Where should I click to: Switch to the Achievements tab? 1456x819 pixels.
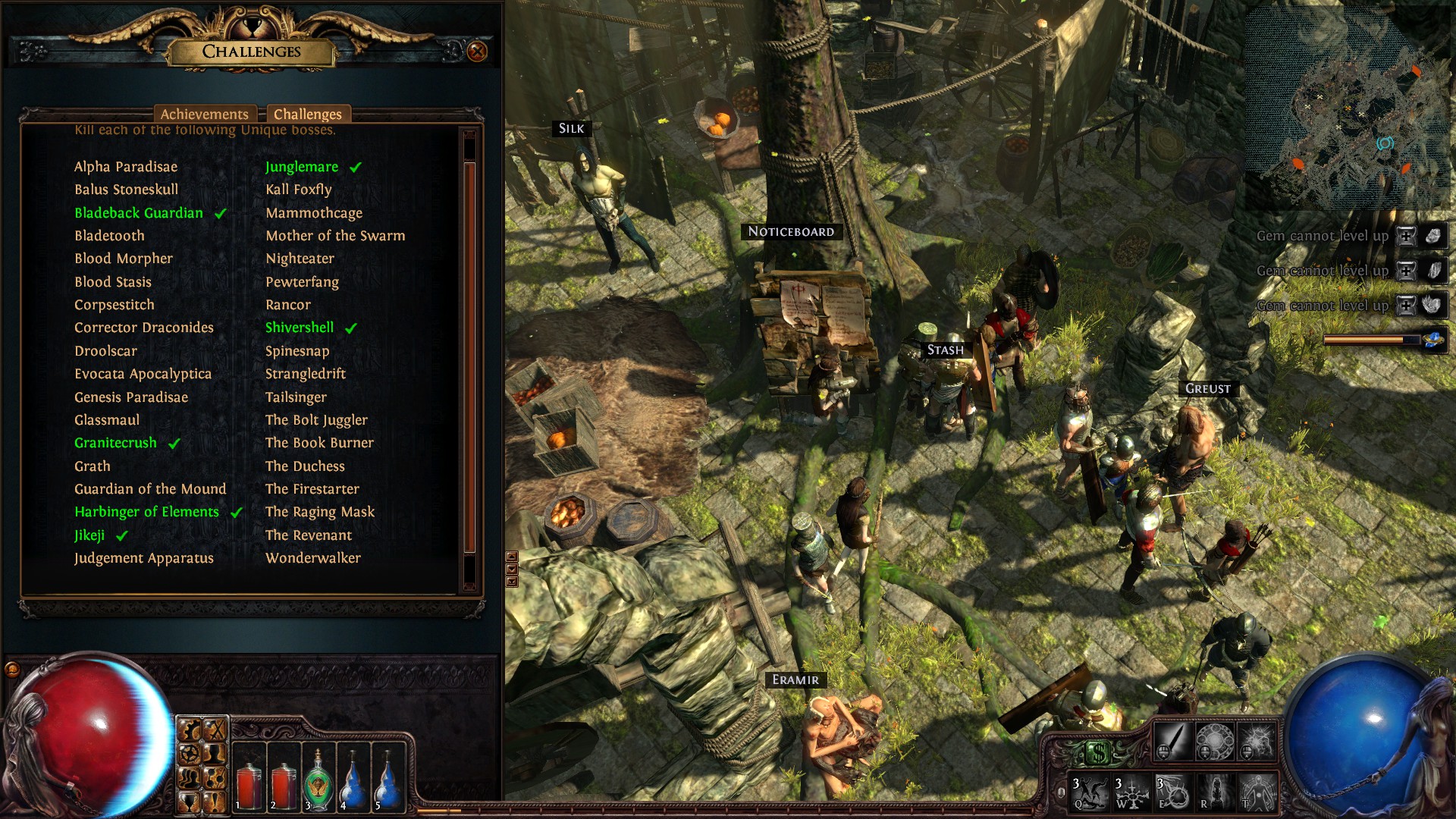204,114
